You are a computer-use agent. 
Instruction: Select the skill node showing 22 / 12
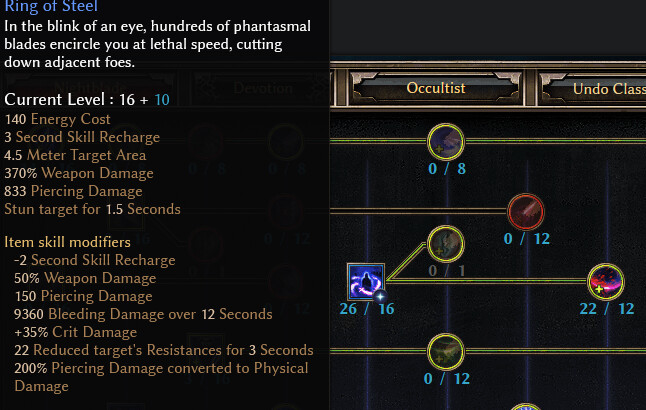606,282
